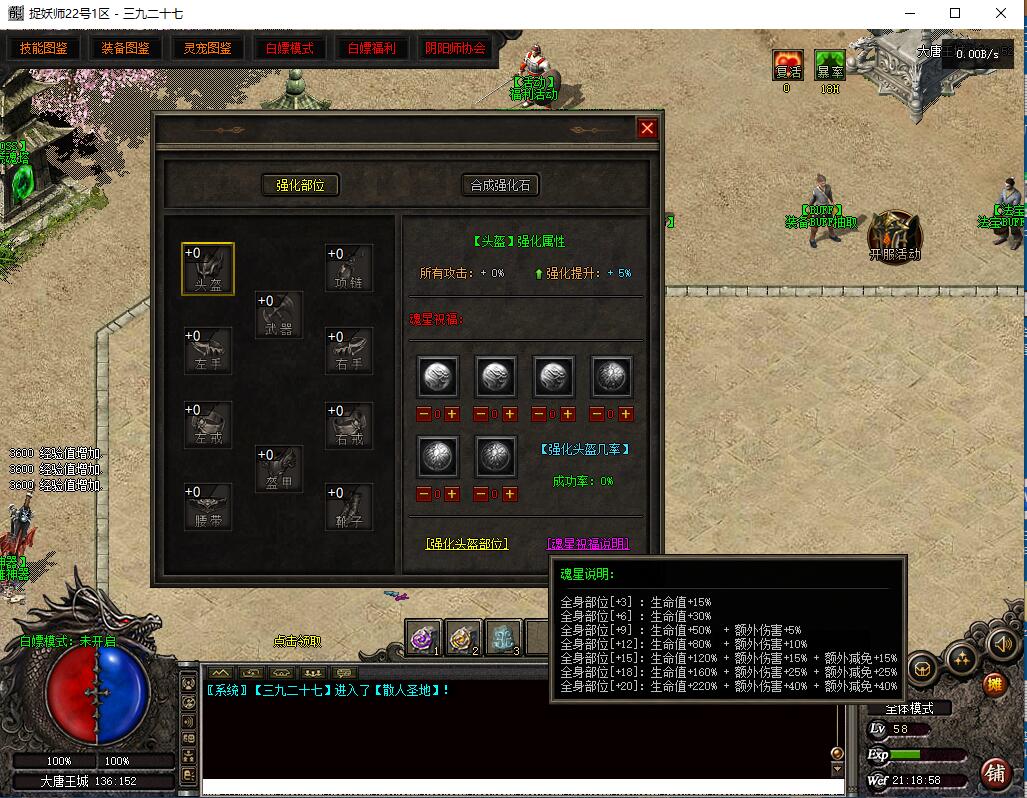
Task: Switch to the 强化部位 tab
Action: (x=300, y=185)
